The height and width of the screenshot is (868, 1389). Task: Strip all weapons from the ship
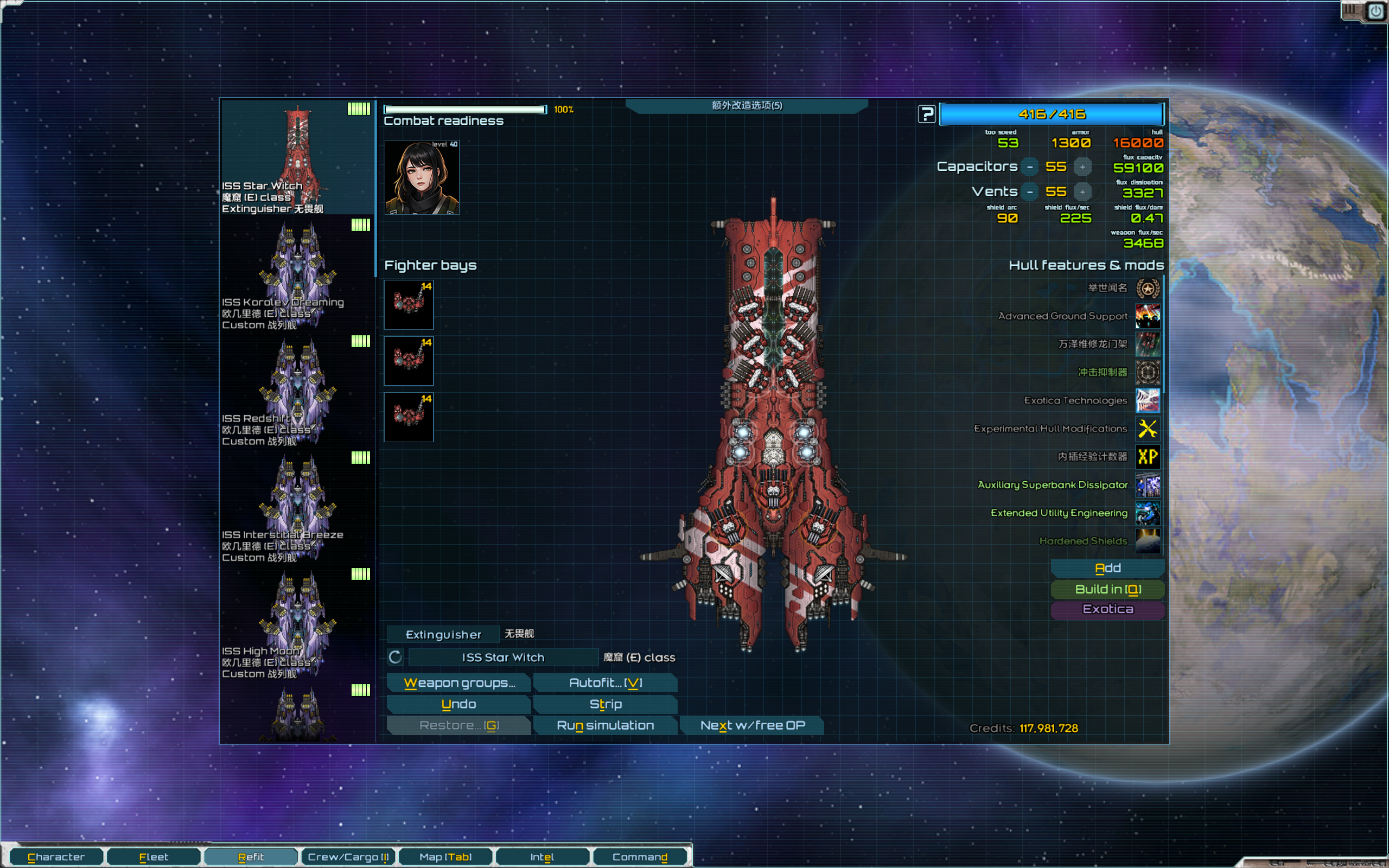[605, 704]
